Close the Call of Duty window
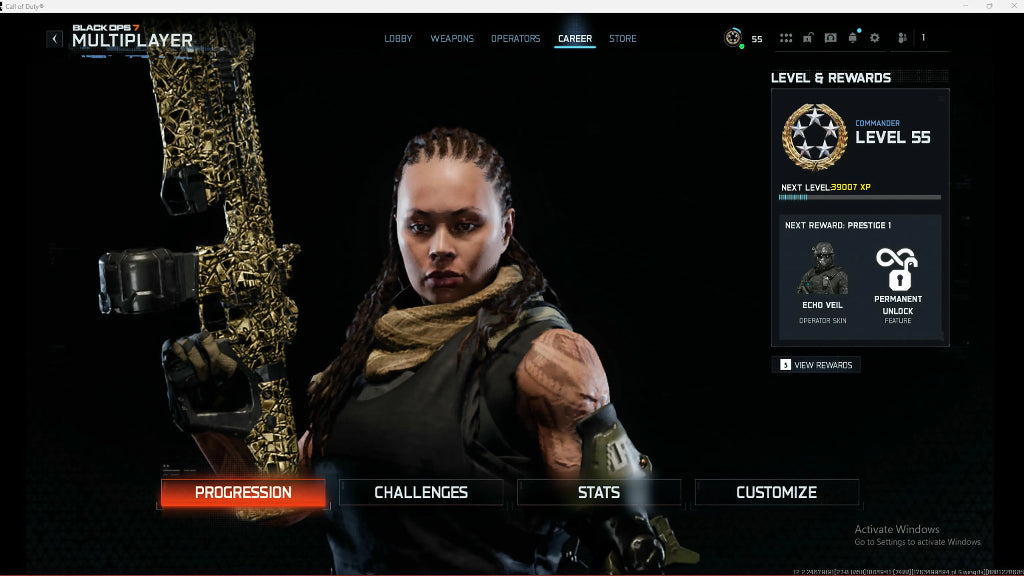Screen dimensions: 1024x576 coord(1011,6)
